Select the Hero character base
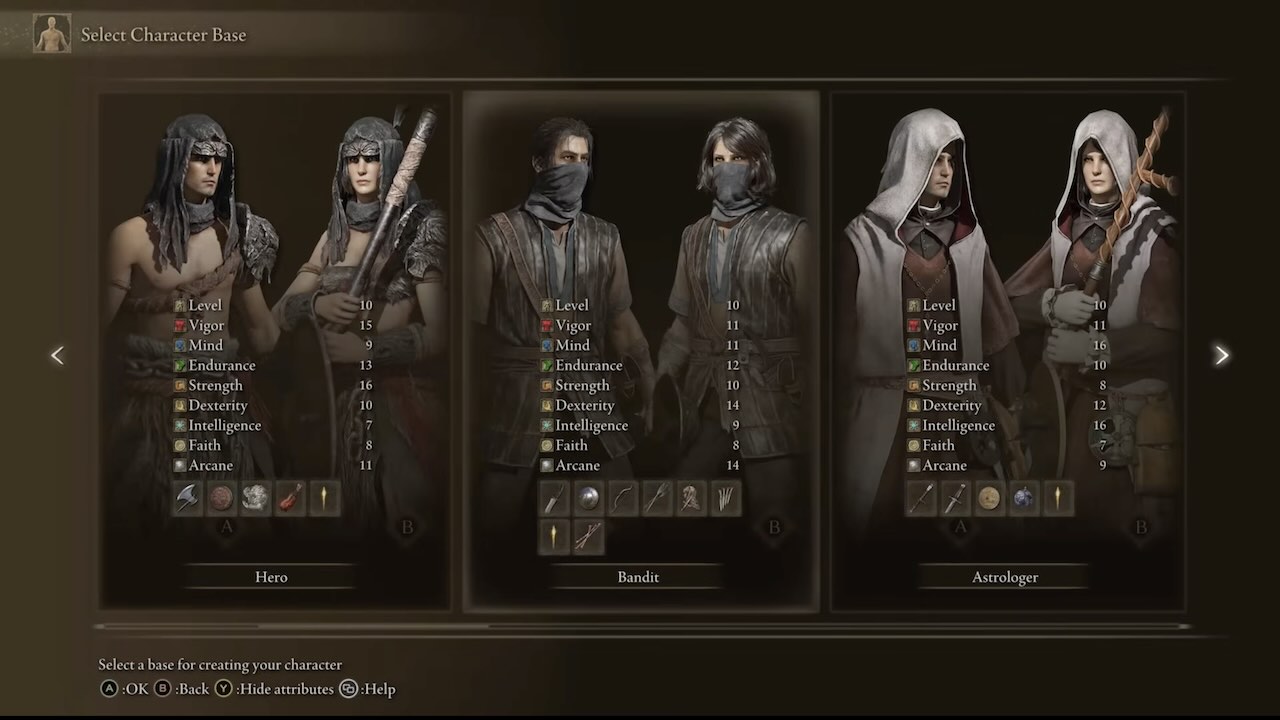 click(x=272, y=577)
